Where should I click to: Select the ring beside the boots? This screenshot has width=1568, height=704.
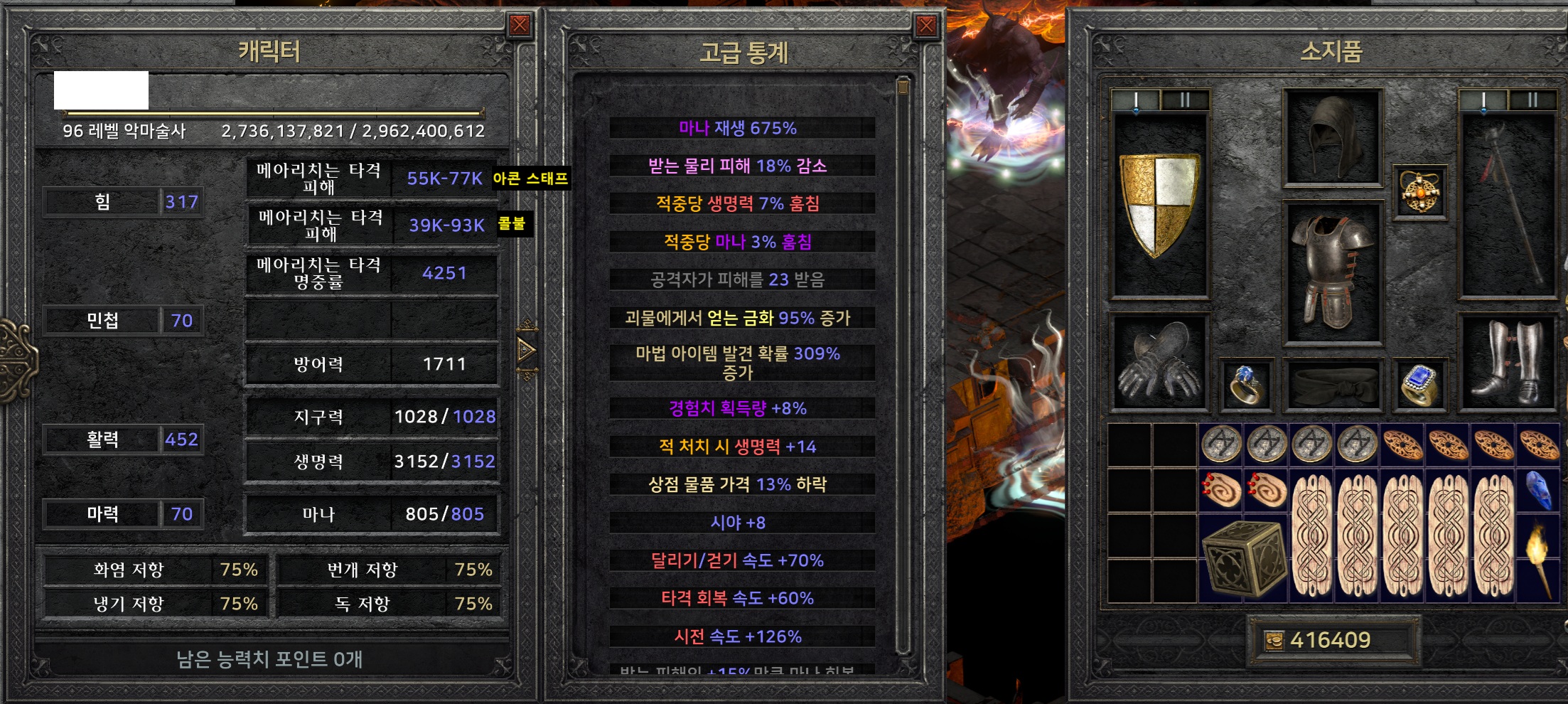point(1419,385)
